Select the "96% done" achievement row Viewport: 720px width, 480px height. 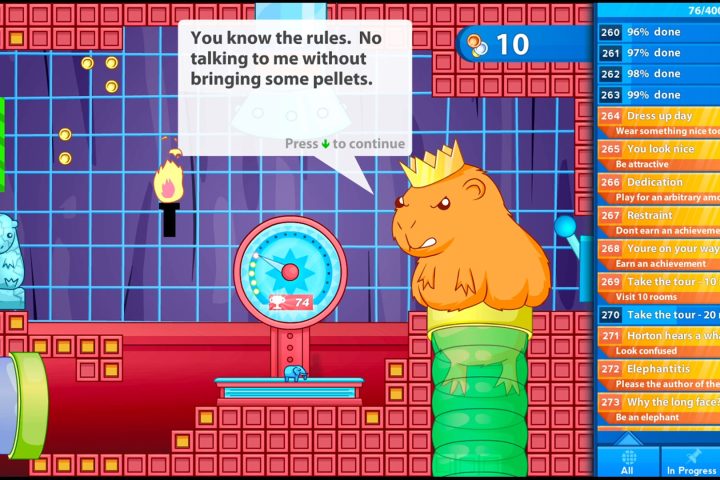click(x=658, y=32)
